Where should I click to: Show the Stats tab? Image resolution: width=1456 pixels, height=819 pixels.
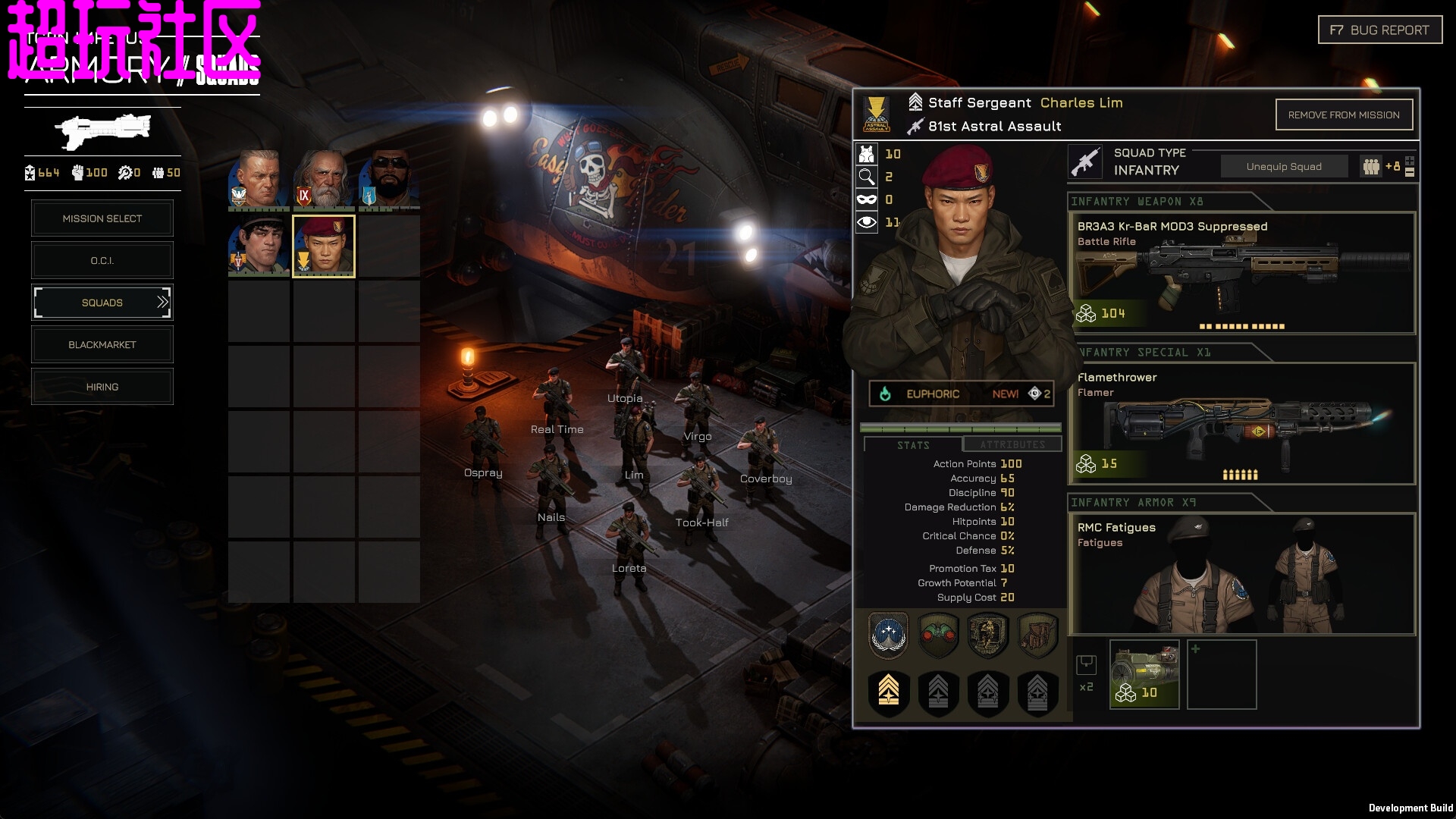[x=913, y=445]
